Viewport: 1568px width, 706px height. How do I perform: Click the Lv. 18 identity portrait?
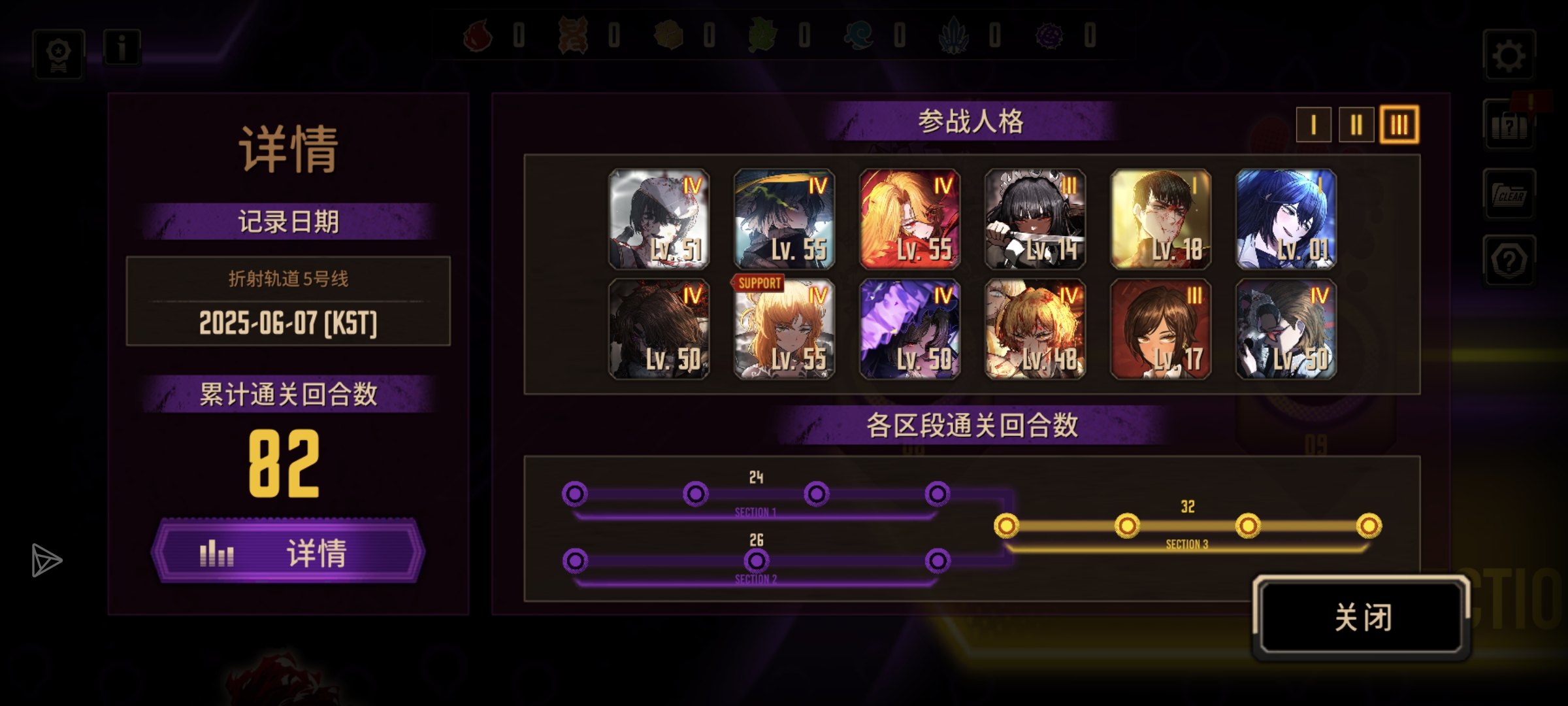[1160, 219]
